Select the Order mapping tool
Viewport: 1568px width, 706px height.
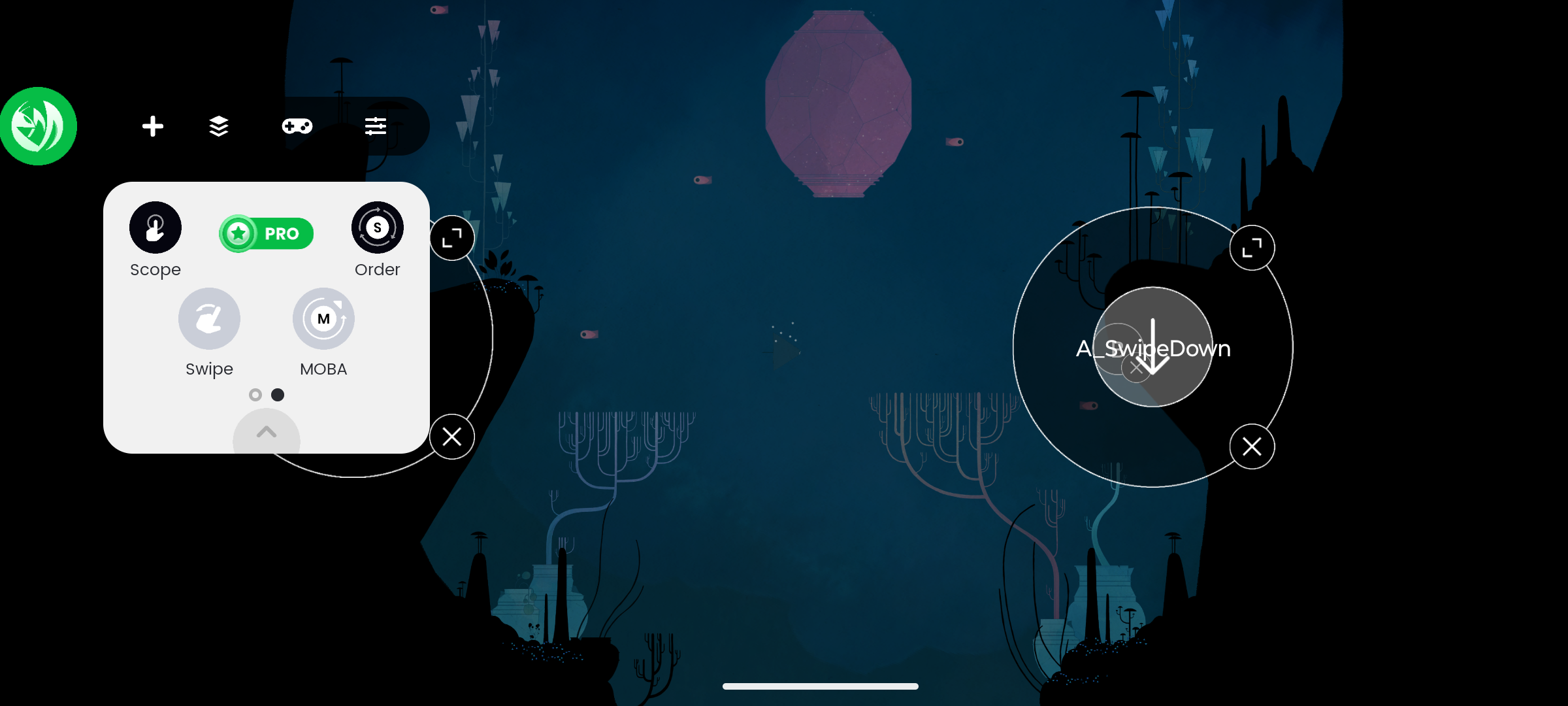[377, 227]
